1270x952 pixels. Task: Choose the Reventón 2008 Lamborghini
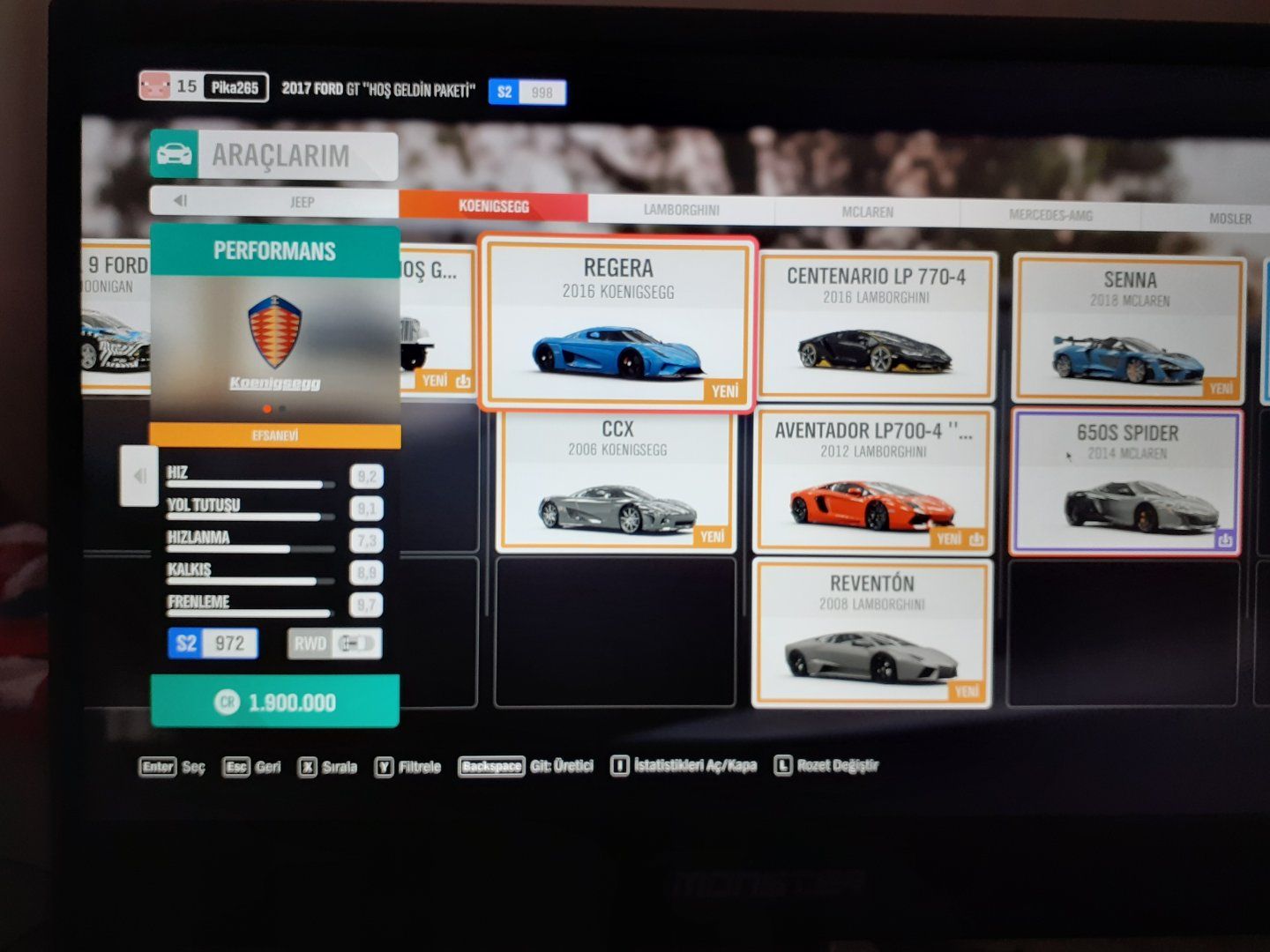tap(871, 633)
